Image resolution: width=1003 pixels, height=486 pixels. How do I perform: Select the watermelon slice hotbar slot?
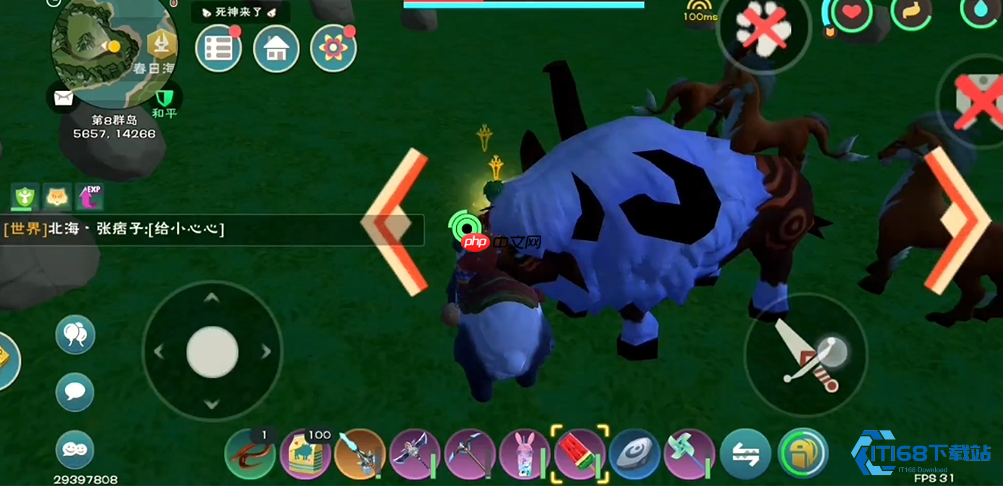(580, 454)
